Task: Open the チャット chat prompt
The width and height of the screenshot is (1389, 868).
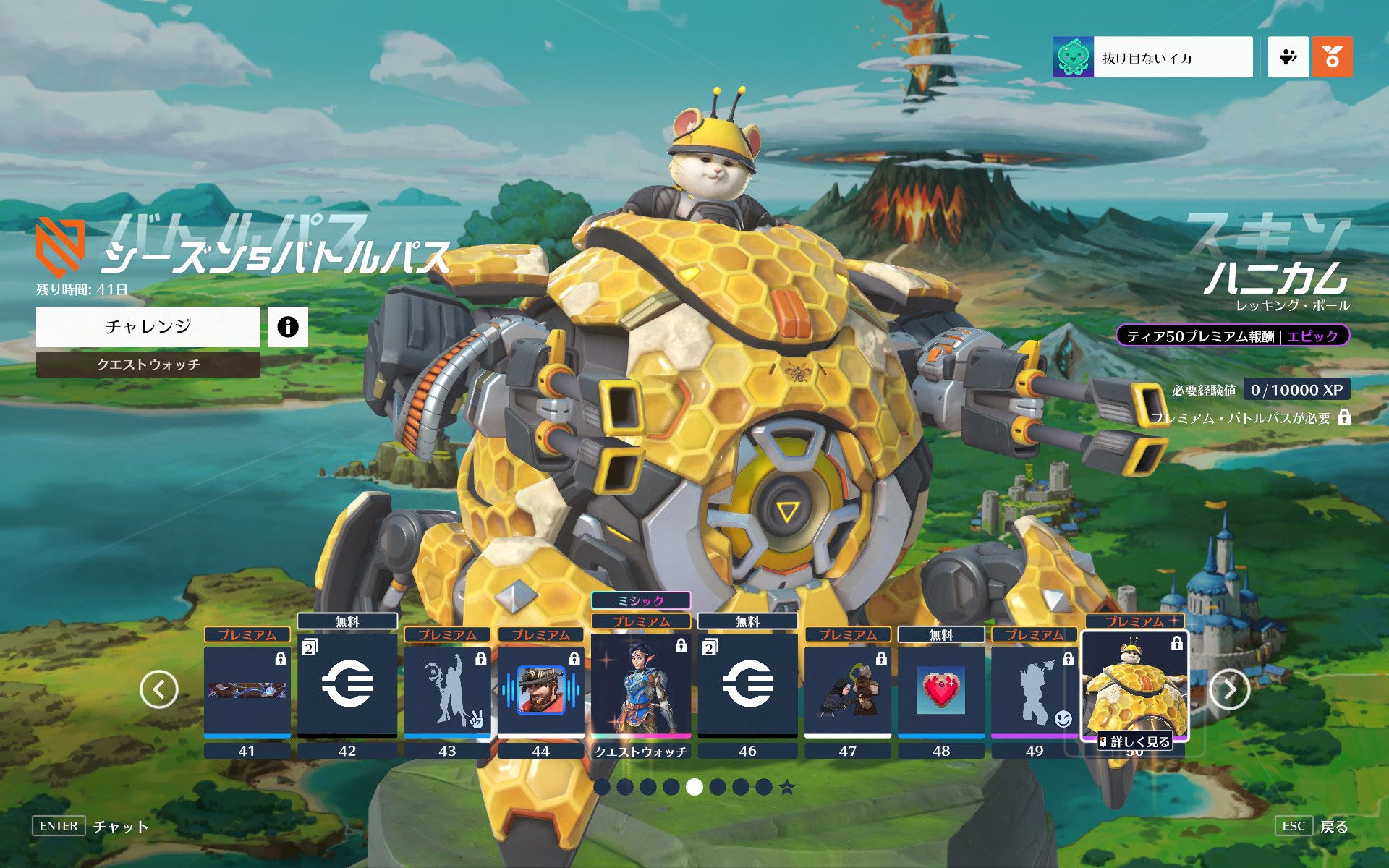Action: [120, 826]
